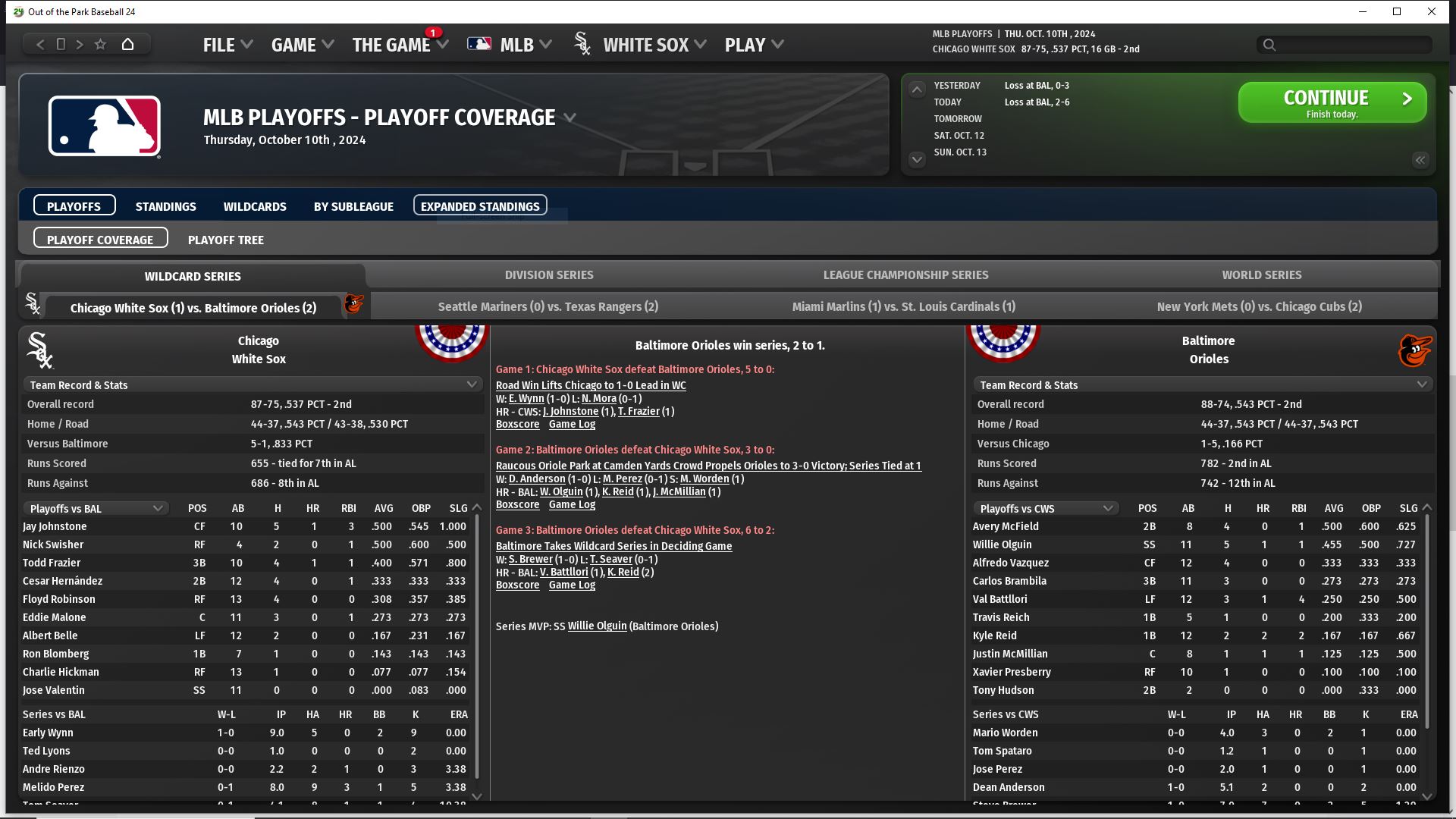Viewport: 1456px width, 819px height.
Task: Open the Playoffs vs BAL stats dropdown
Action: 96,509
